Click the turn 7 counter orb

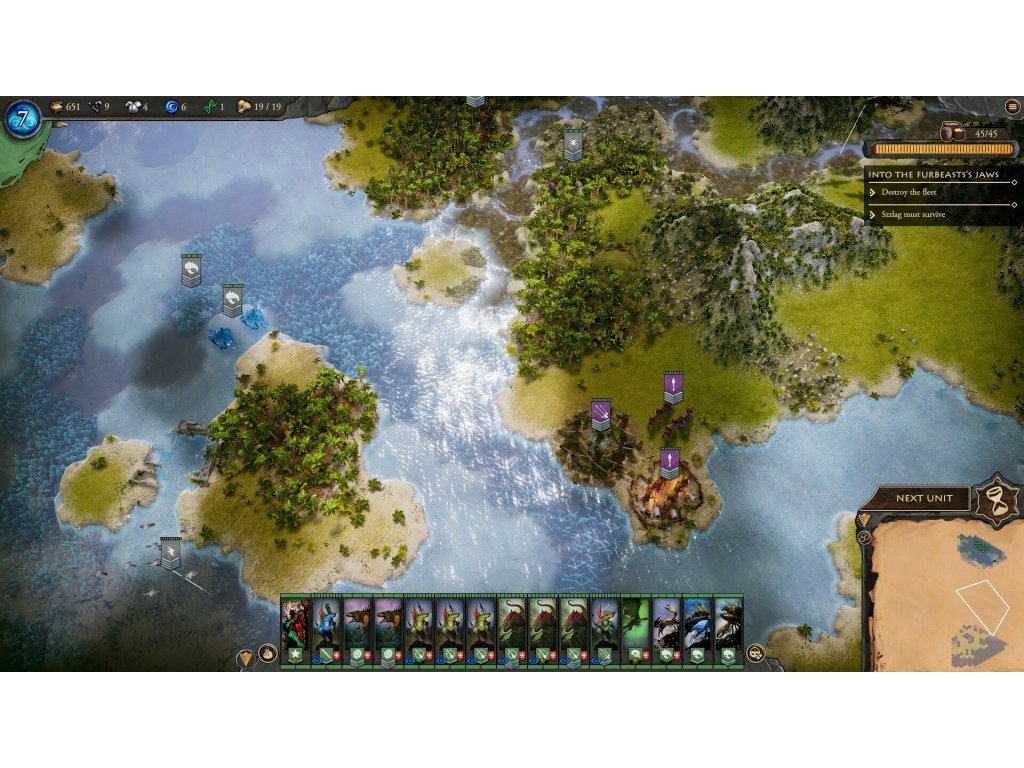coord(23,118)
